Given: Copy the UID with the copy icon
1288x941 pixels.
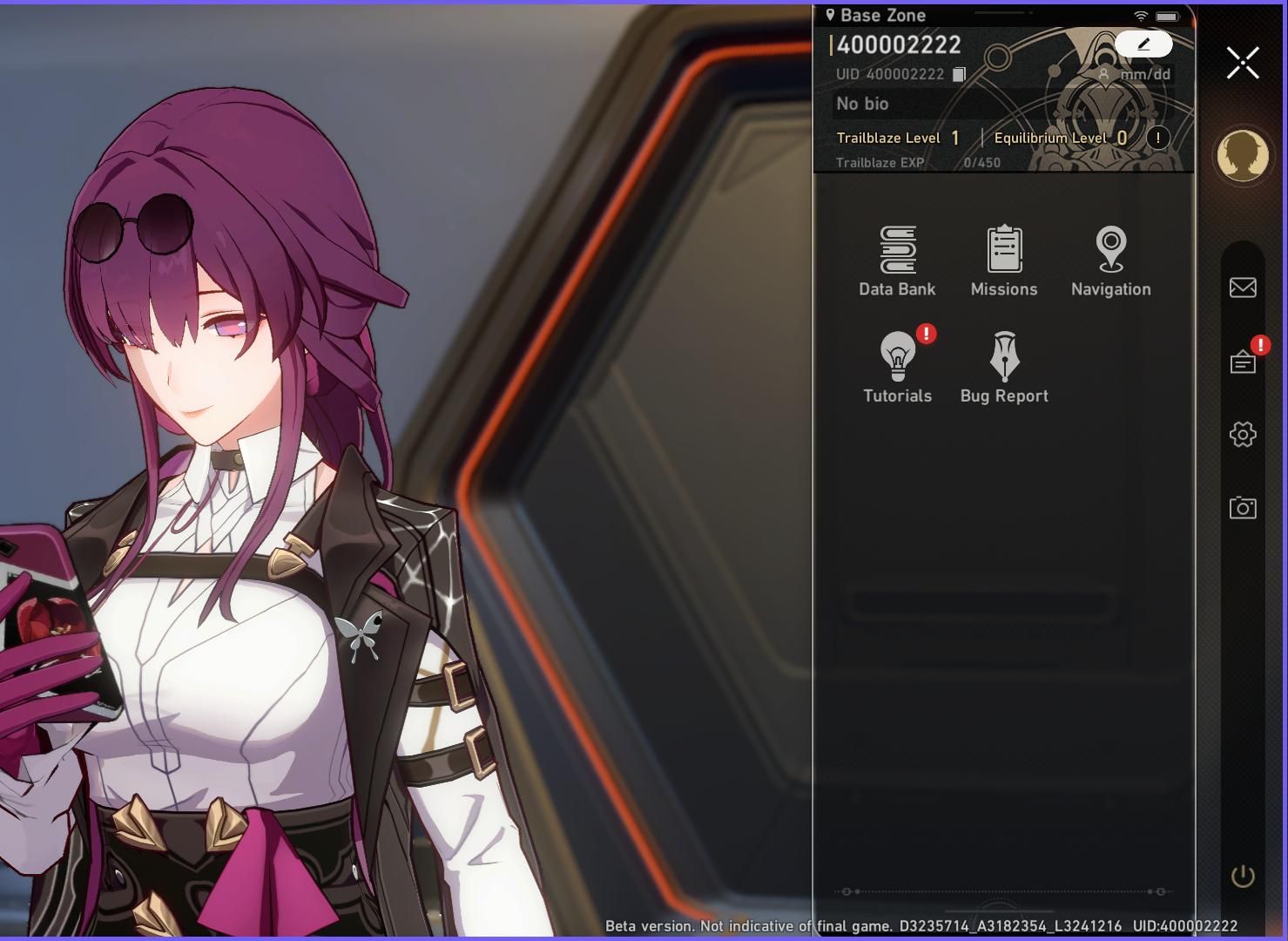Looking at the screenshot, I should (x=958, y=74).
